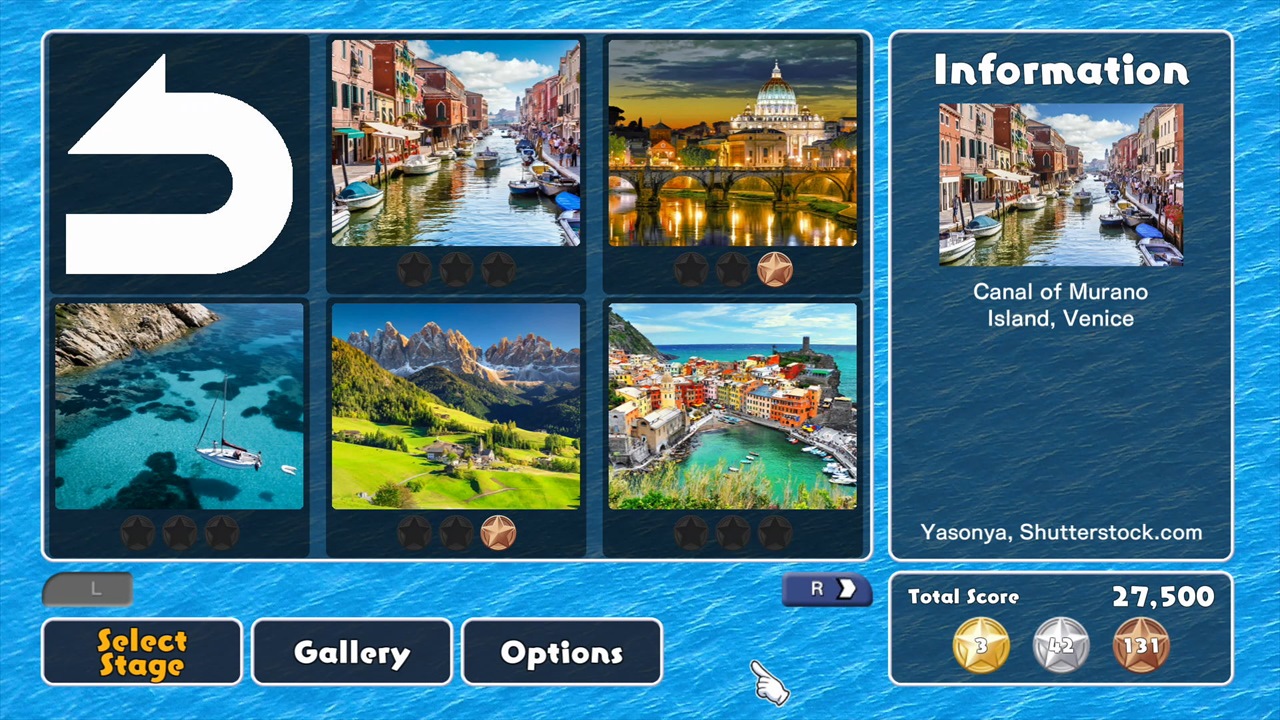Choose the nighttime Rome bridge stage
Screen dimensions: 1280x720
[x=733, y=143]
